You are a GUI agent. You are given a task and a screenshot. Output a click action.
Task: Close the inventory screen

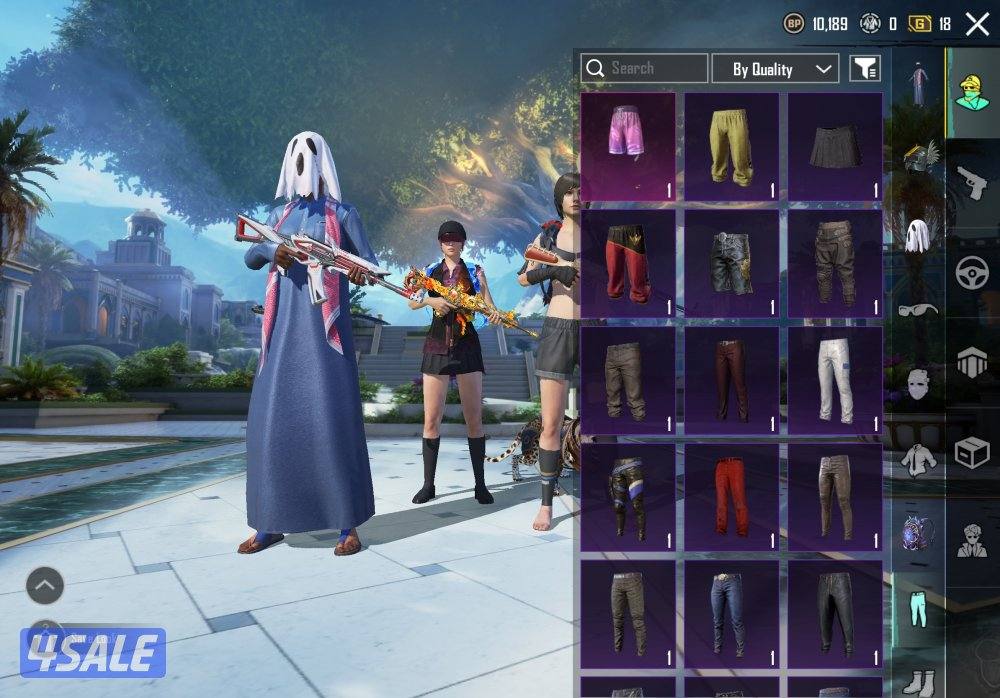tap(976, 24)
